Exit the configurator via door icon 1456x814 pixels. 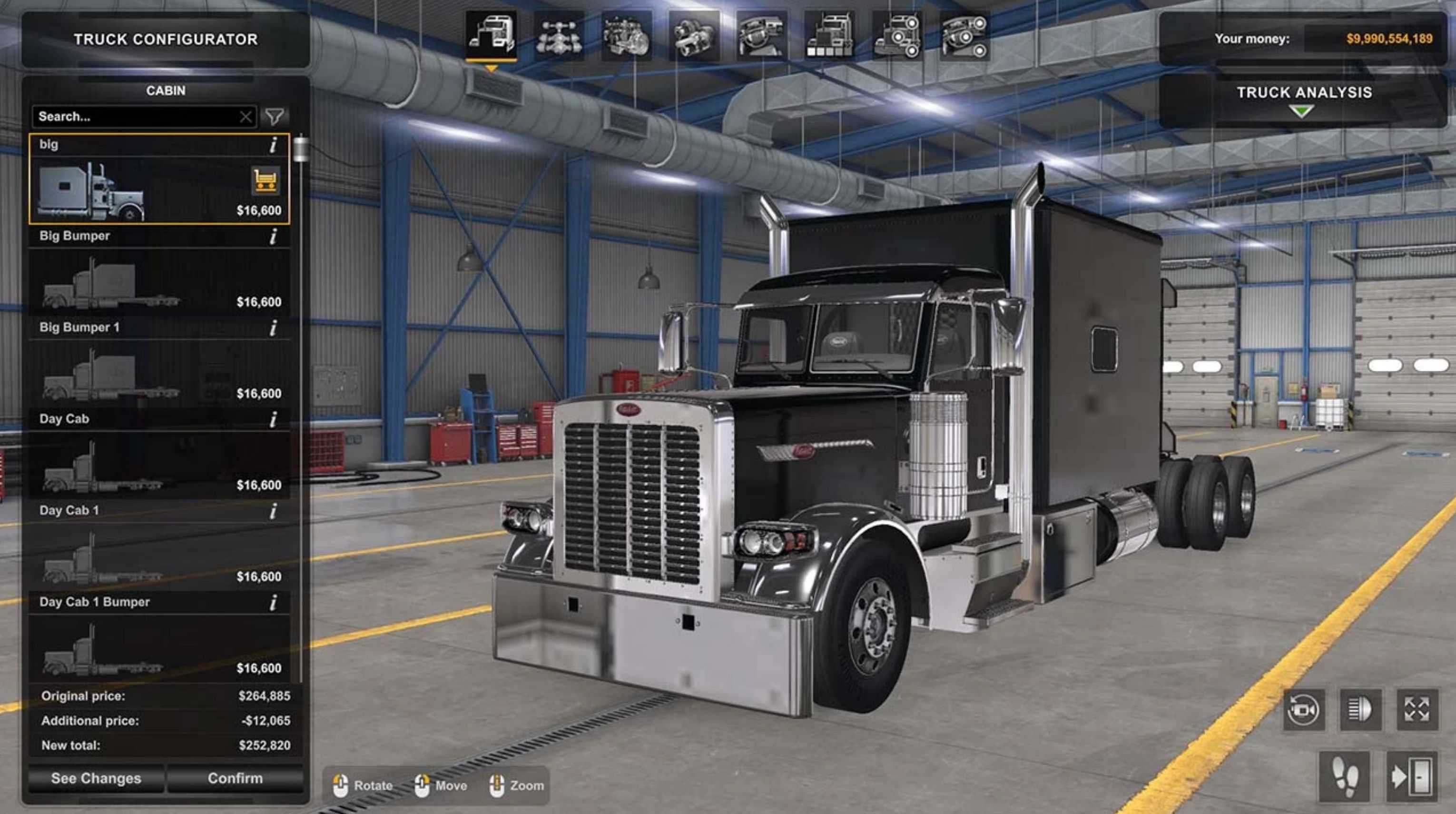point(1411,777)
